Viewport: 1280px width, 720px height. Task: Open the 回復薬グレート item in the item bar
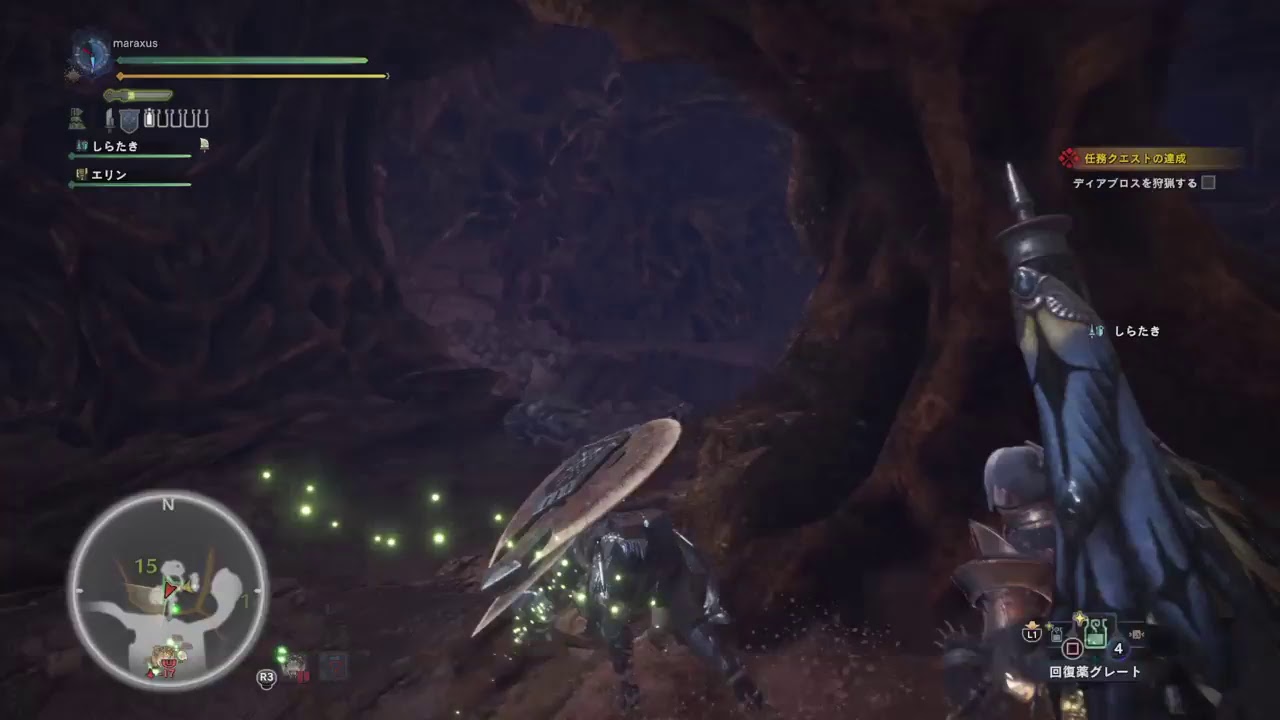point(1096,633)
